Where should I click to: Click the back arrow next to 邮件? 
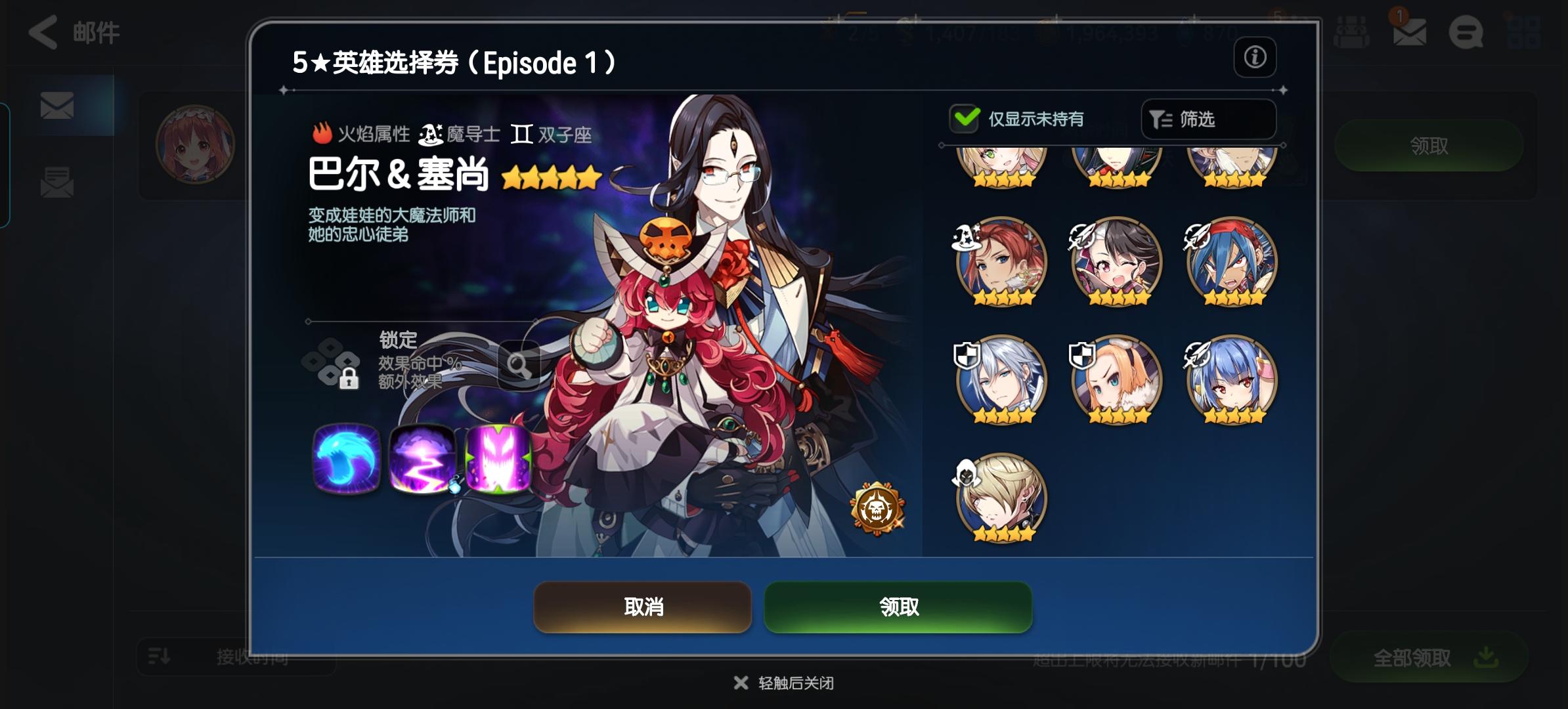coord(43,33)
